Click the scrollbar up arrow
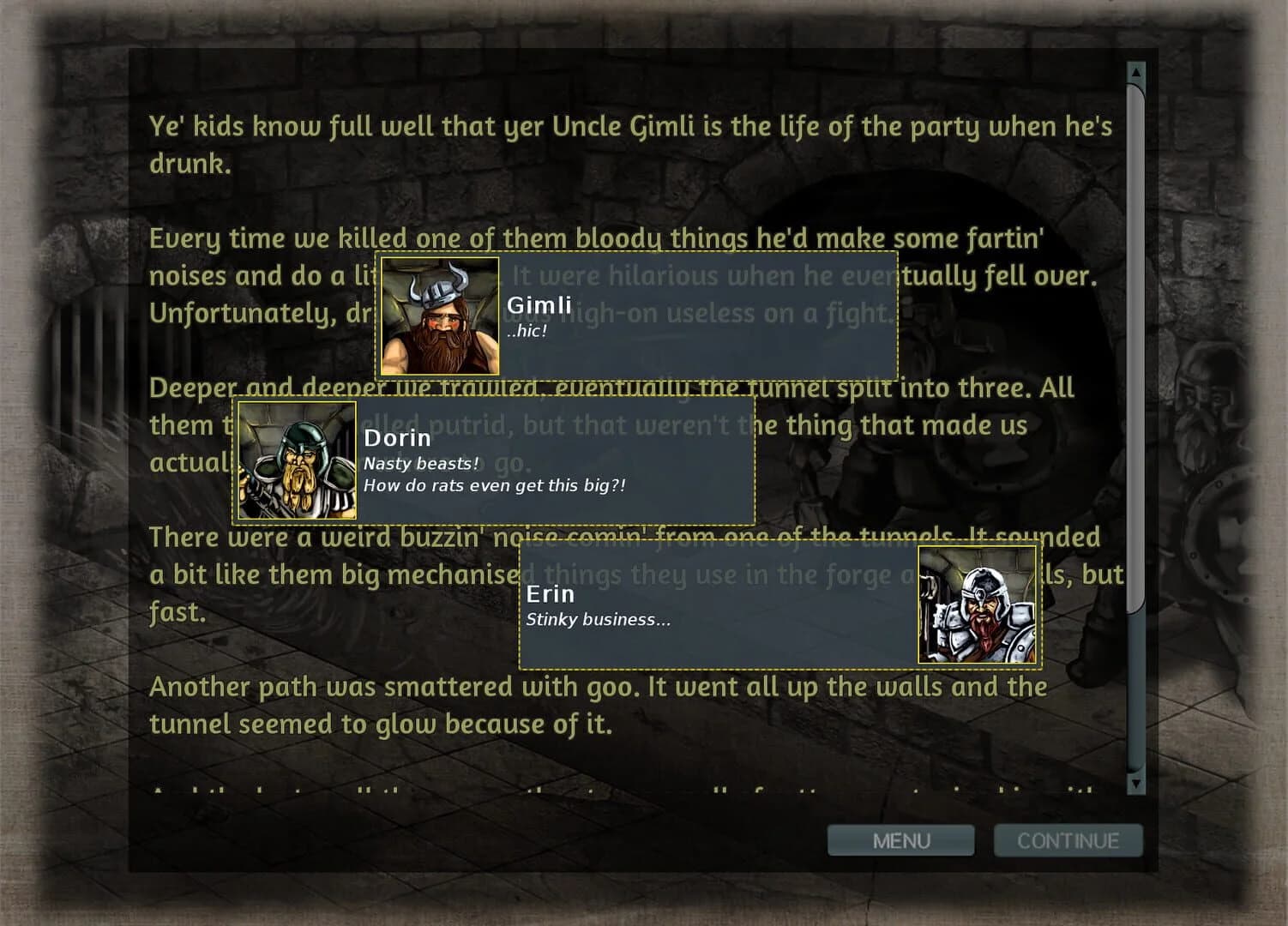This screenshot has width=1288, height=926. click(1136, 73)
